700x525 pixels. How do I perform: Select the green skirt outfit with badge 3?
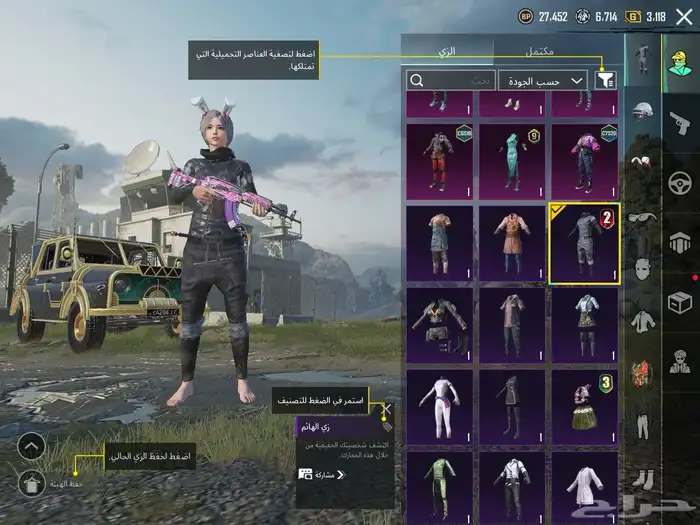(584, 405)
